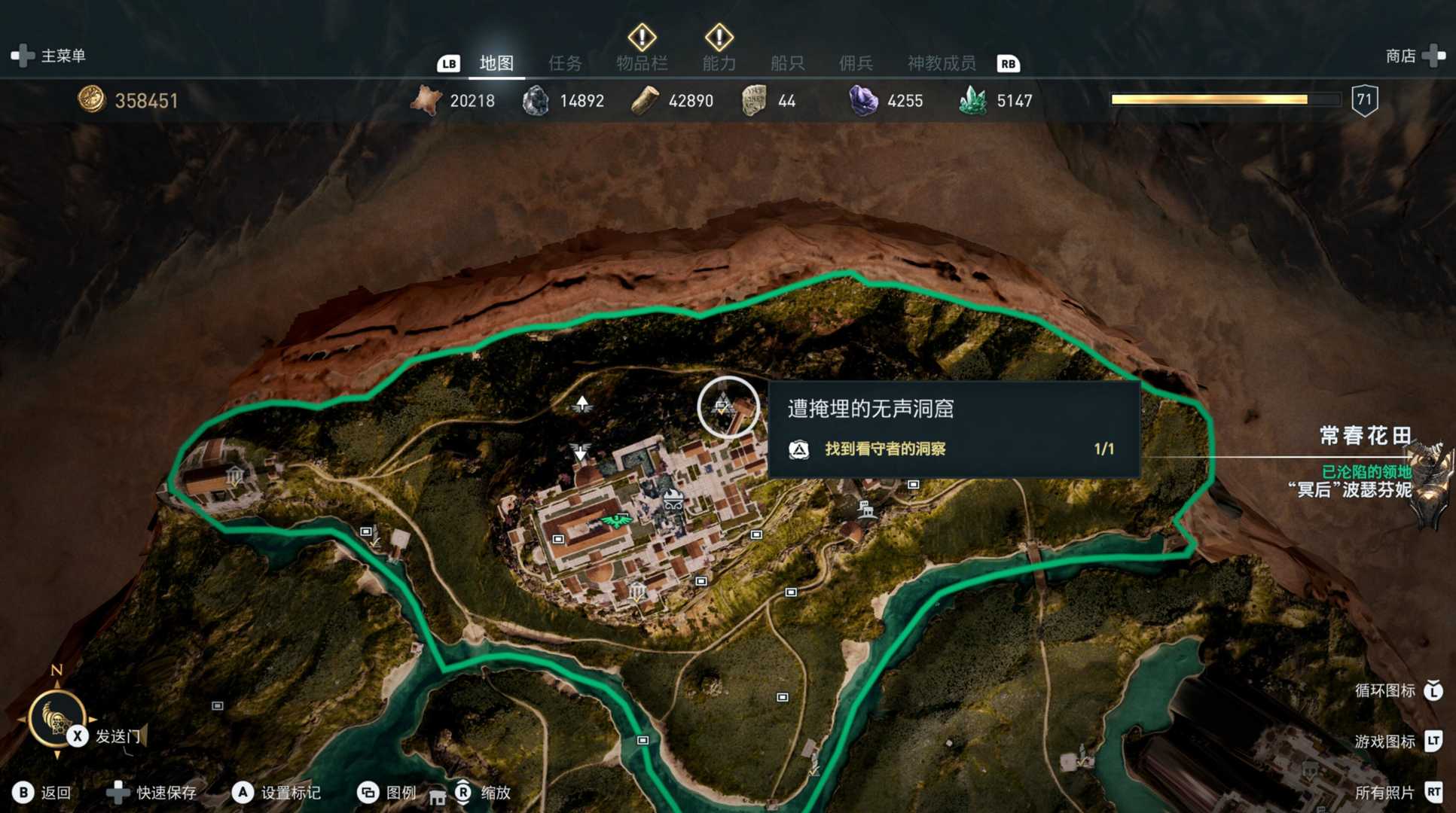The height and width of the screenshot is (813, 1456).
Task: Select the 能力 abilities tab
Action: (x=719, y=63)
